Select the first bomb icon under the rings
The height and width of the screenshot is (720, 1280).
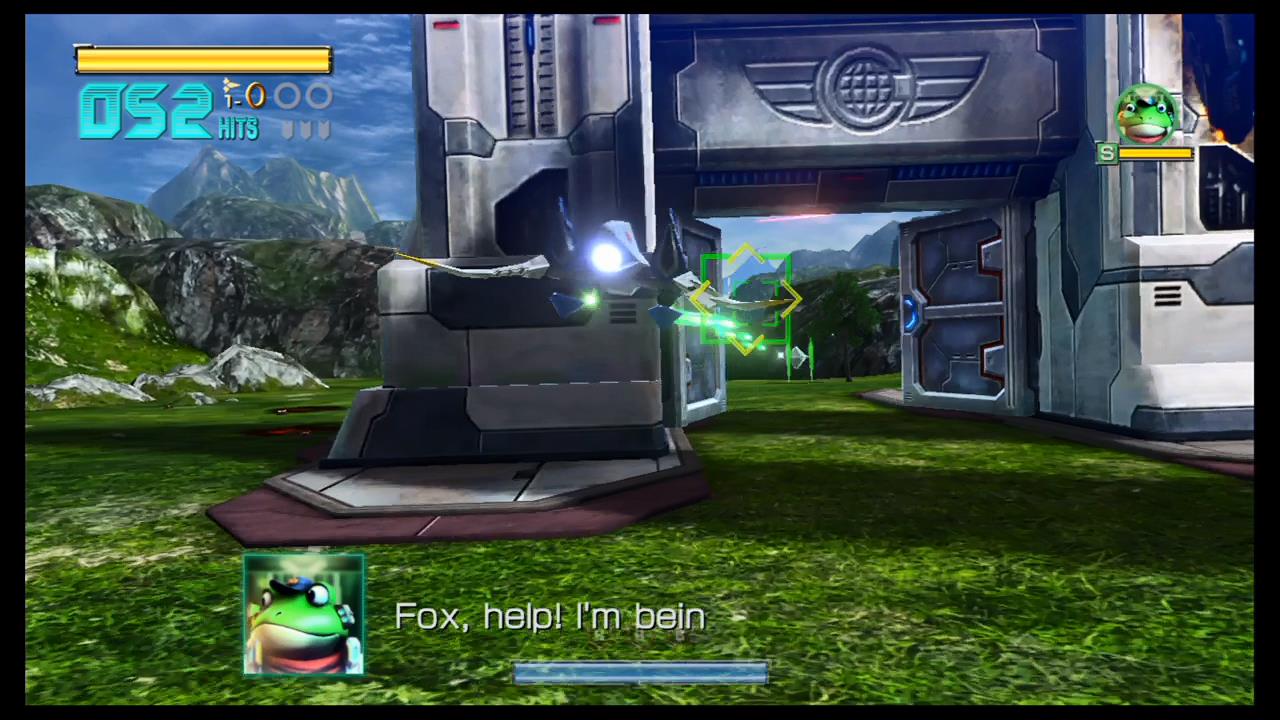[x=285, y=128]
